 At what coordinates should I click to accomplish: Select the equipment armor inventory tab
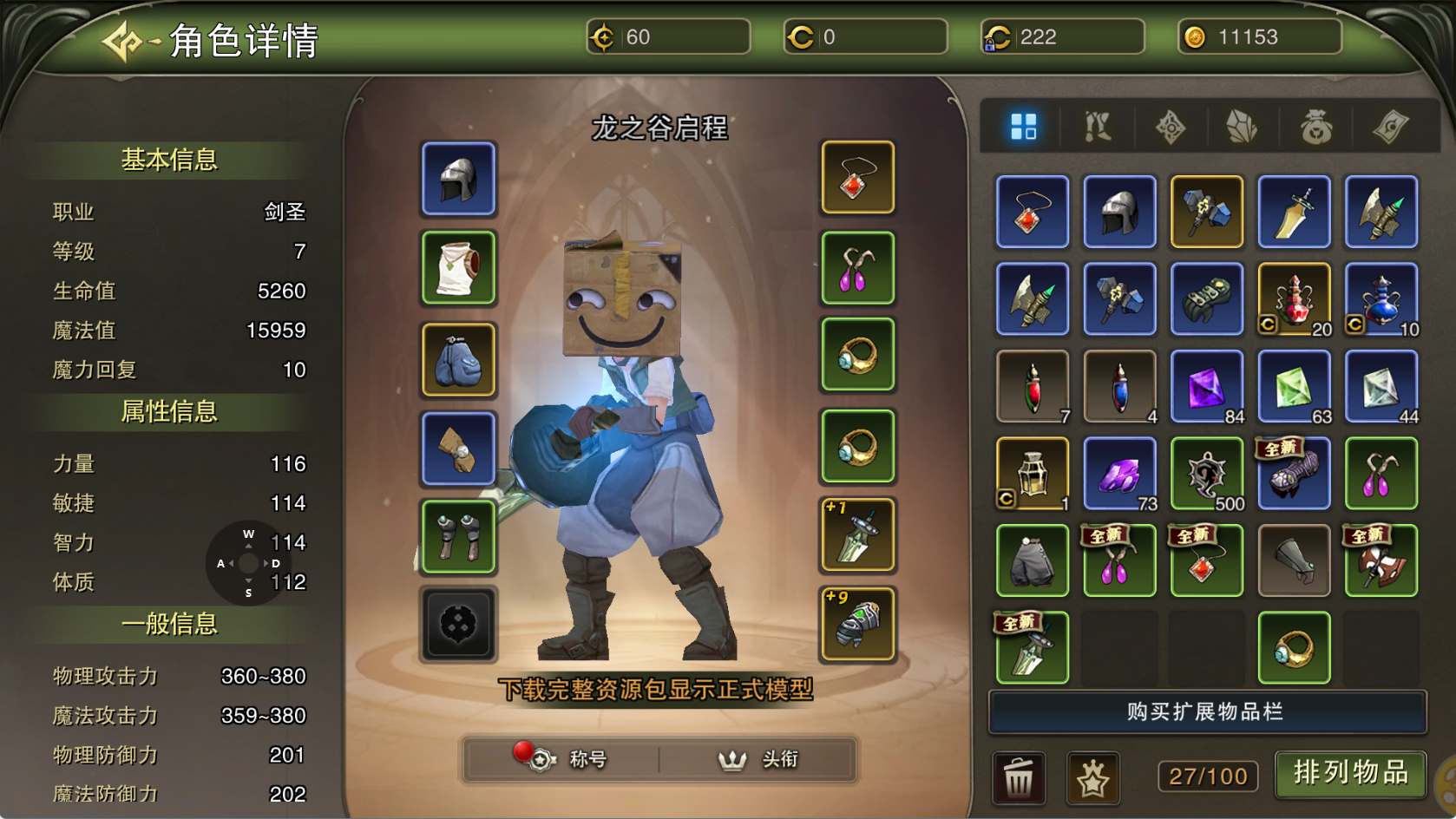coord(1097,127)
